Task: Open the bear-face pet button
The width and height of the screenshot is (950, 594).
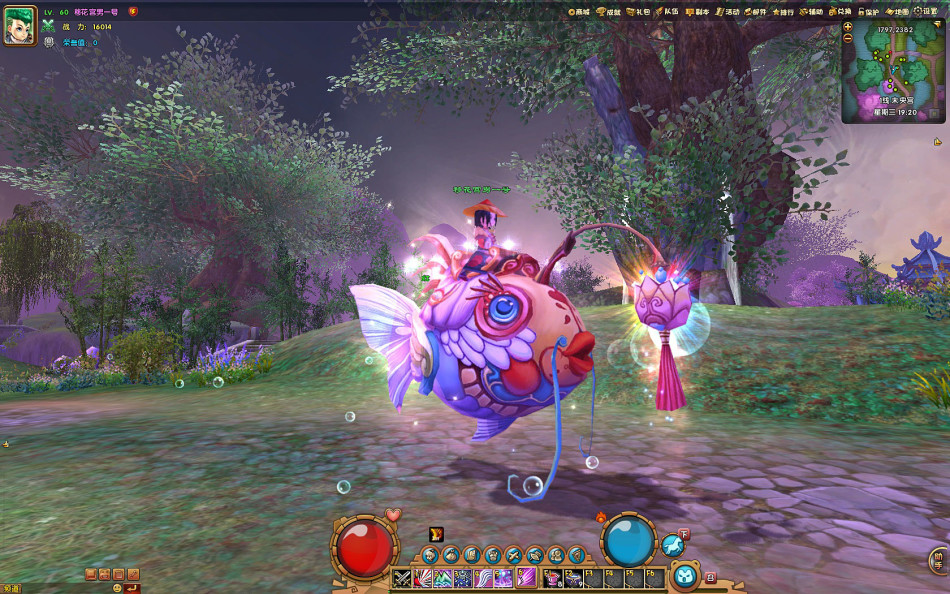Action: [684, 576]
